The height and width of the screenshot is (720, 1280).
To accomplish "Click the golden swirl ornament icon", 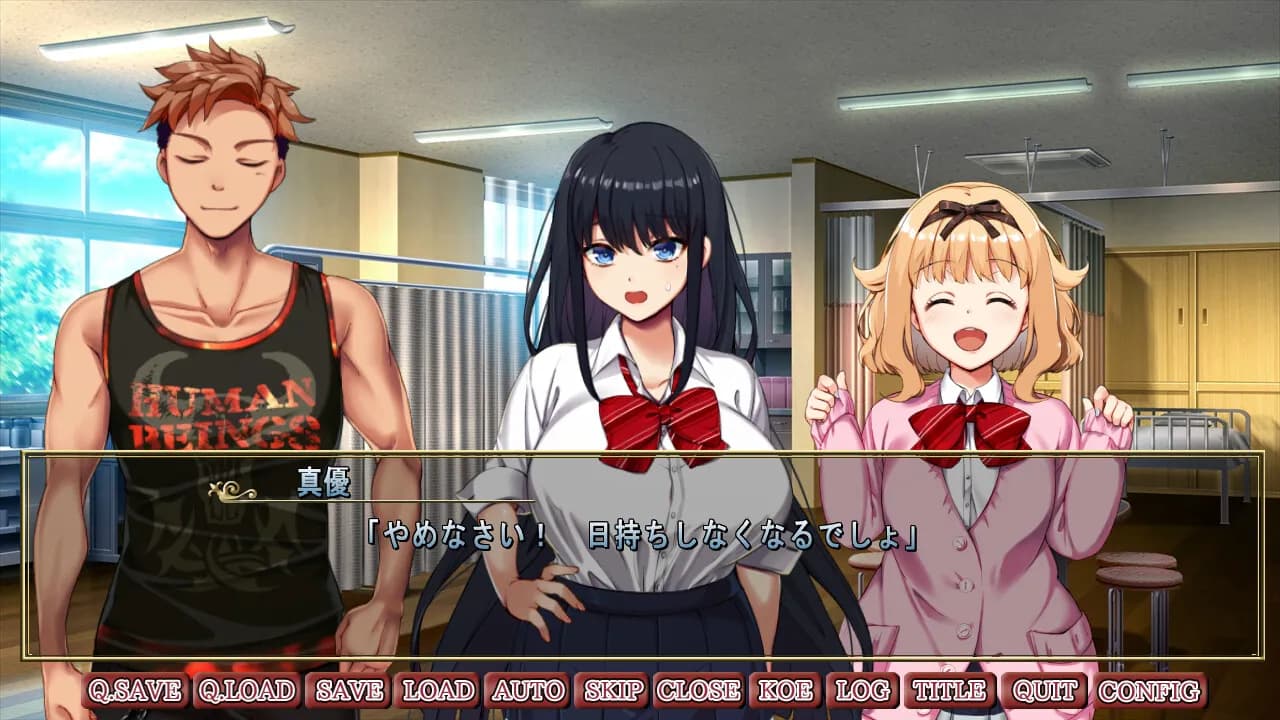I will (x=232, y=491).
